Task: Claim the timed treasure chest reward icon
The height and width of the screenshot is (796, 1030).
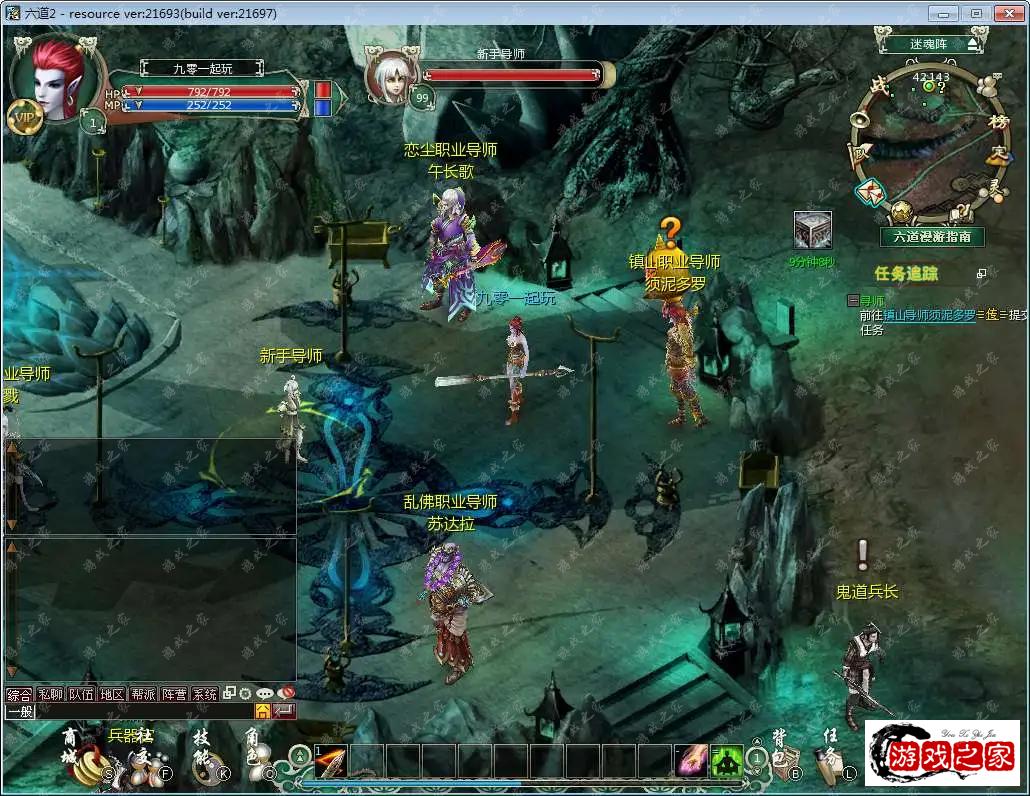Action: coord(812,231)
